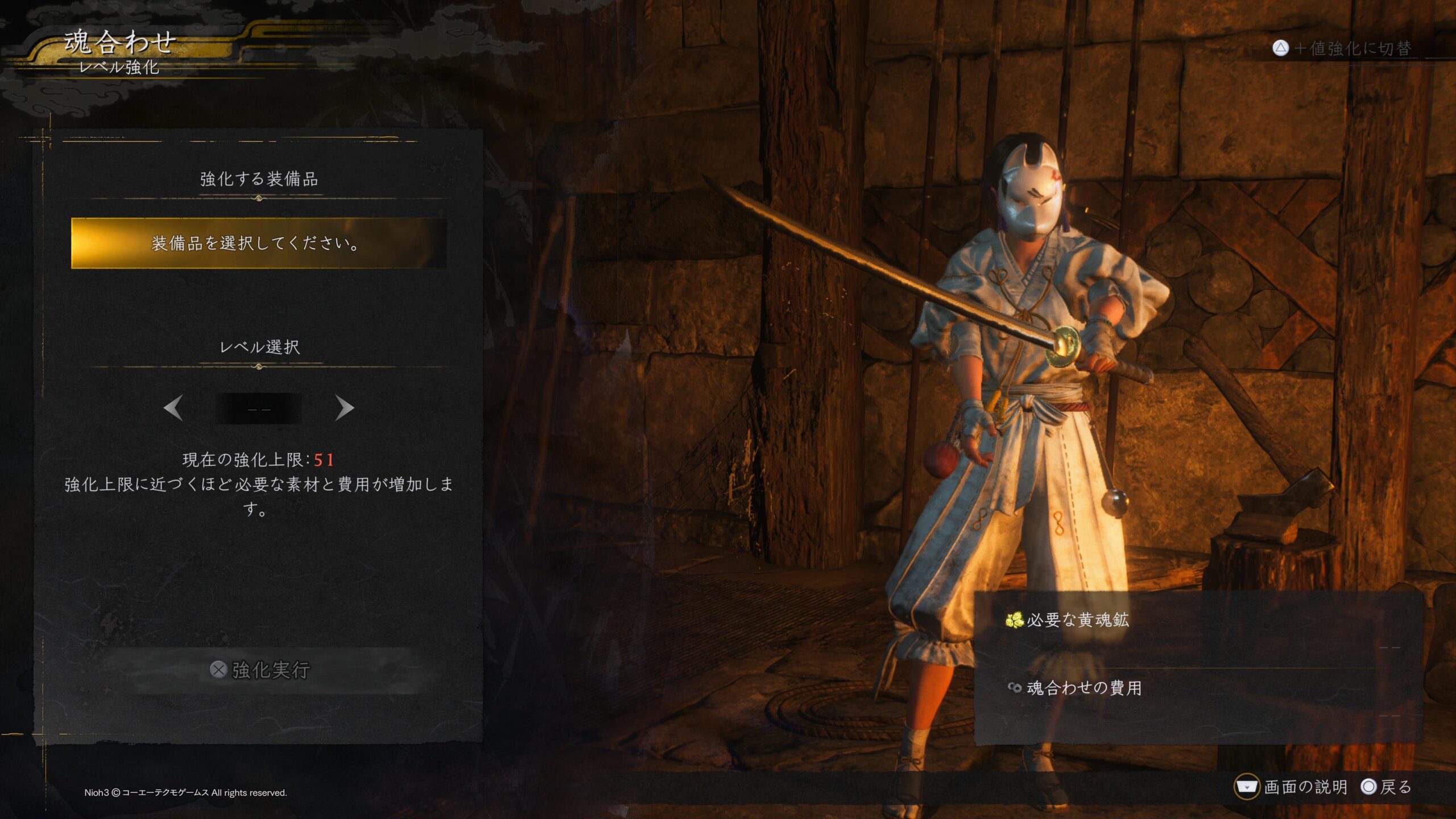Switch to +値強化 mode
Viewport: 1456px width, 819px height.
(x=1342, y=48)
